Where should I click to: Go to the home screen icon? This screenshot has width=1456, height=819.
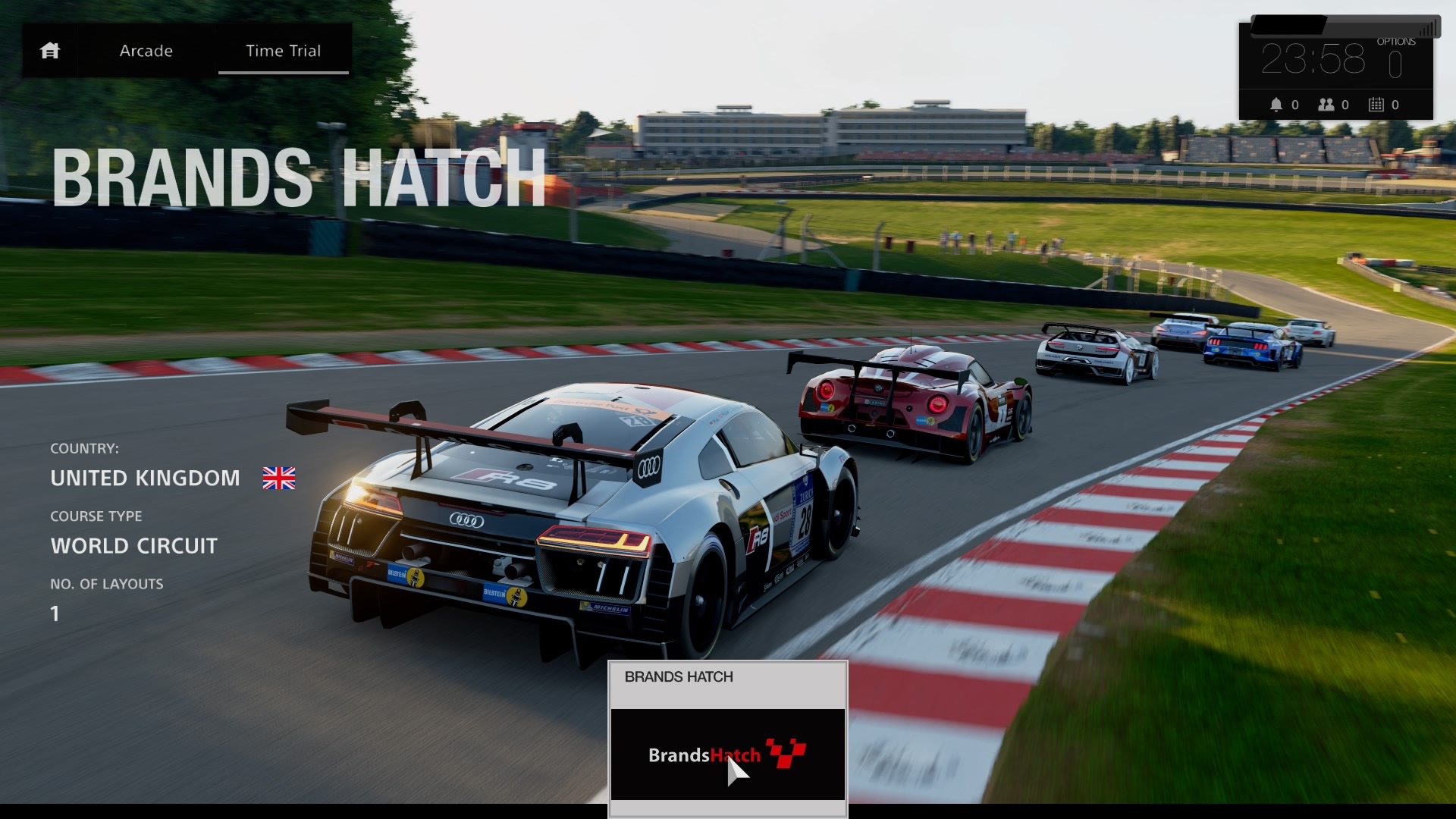[x=50, y=51]
